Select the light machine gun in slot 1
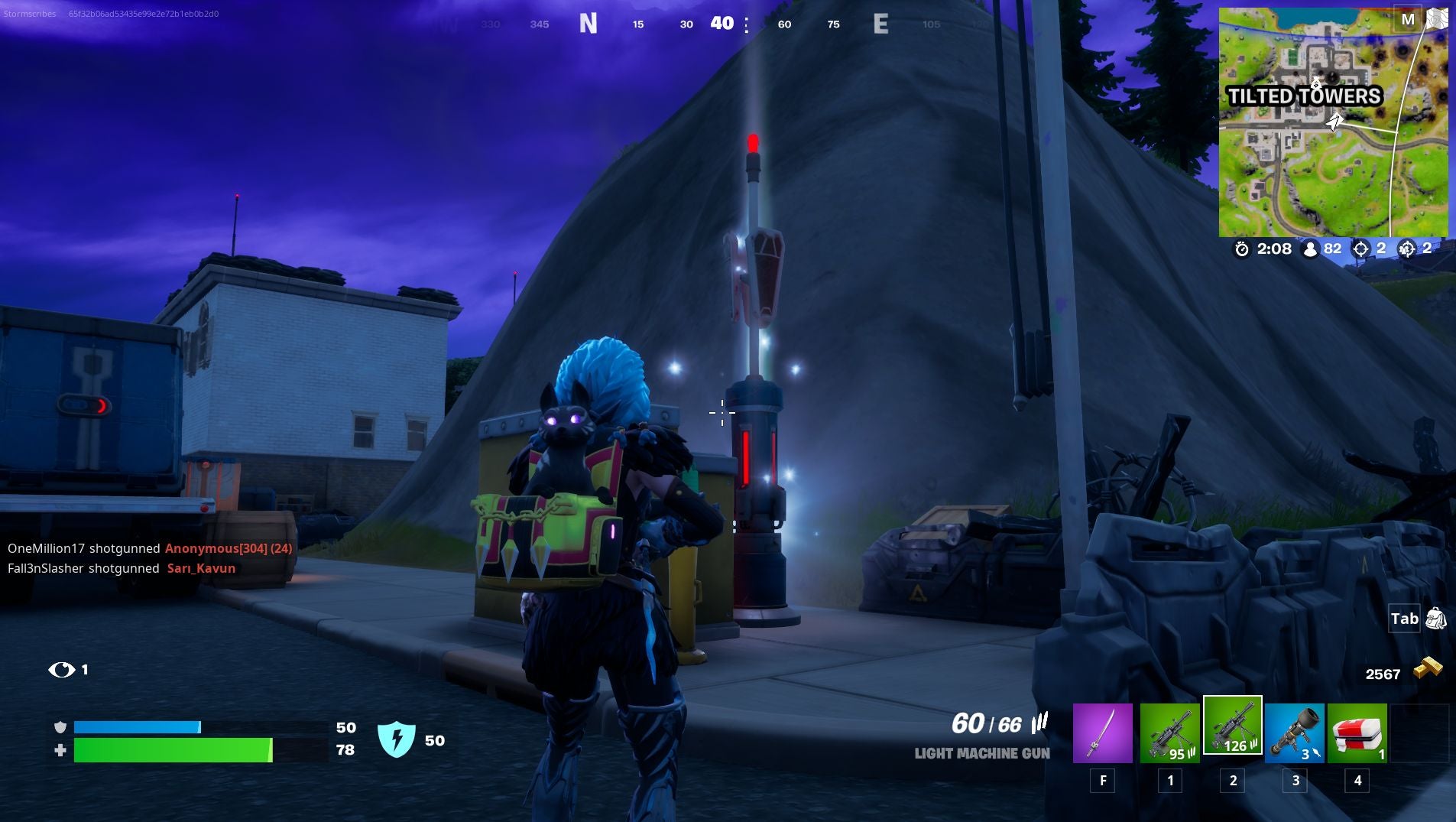Screen dimensions: 1456x822 click(x=1169, y=733)
